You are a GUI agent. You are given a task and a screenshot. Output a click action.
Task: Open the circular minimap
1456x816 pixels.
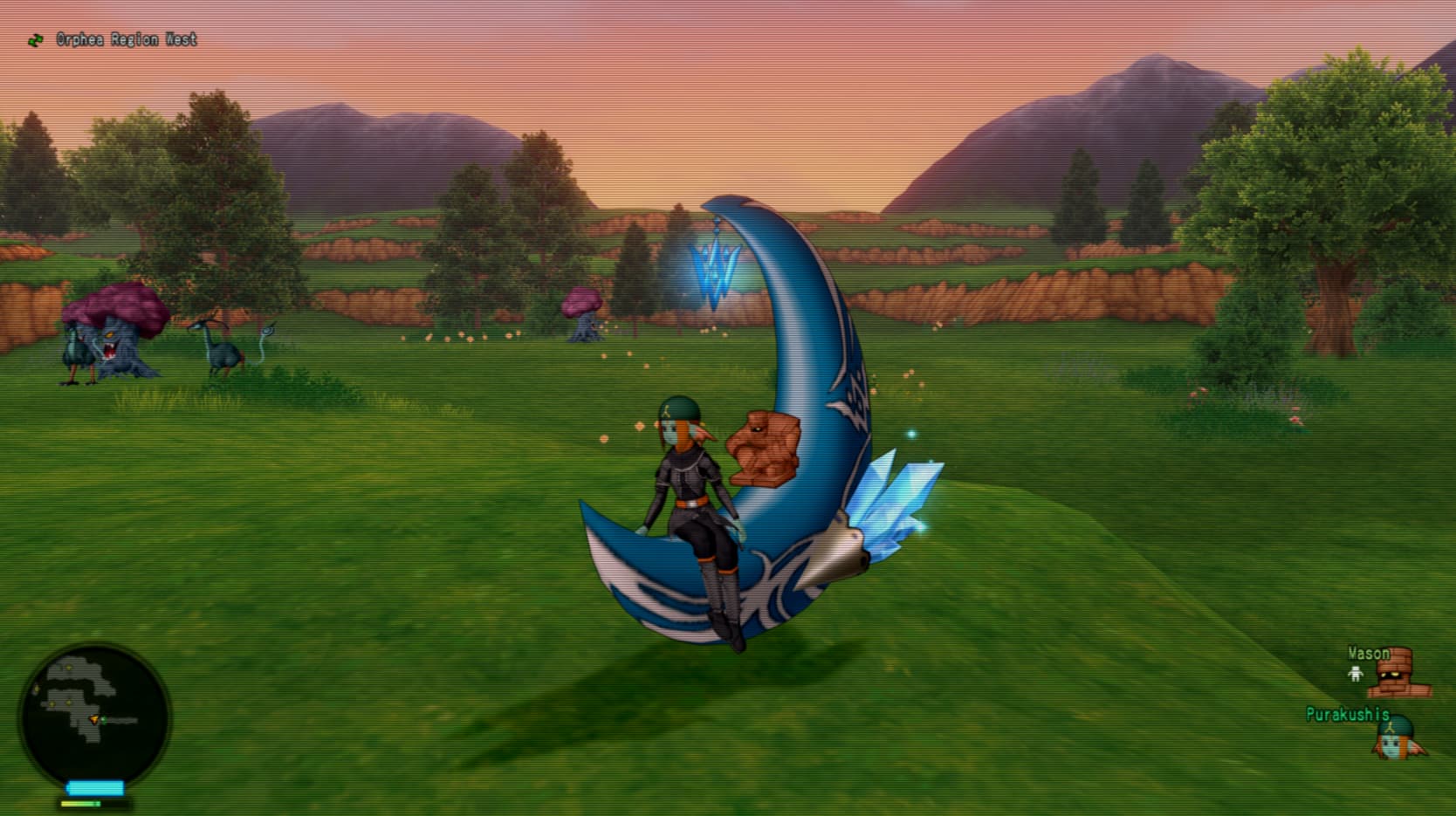click(94, 717)
